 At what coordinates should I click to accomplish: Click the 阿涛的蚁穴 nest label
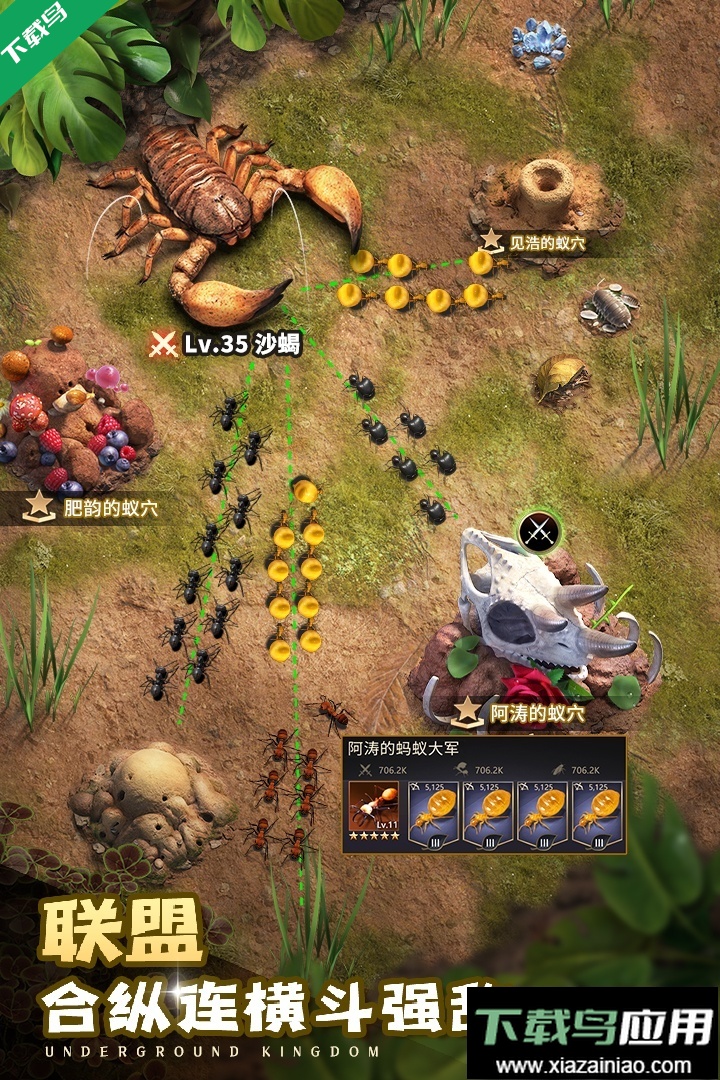tap(522, 713)
